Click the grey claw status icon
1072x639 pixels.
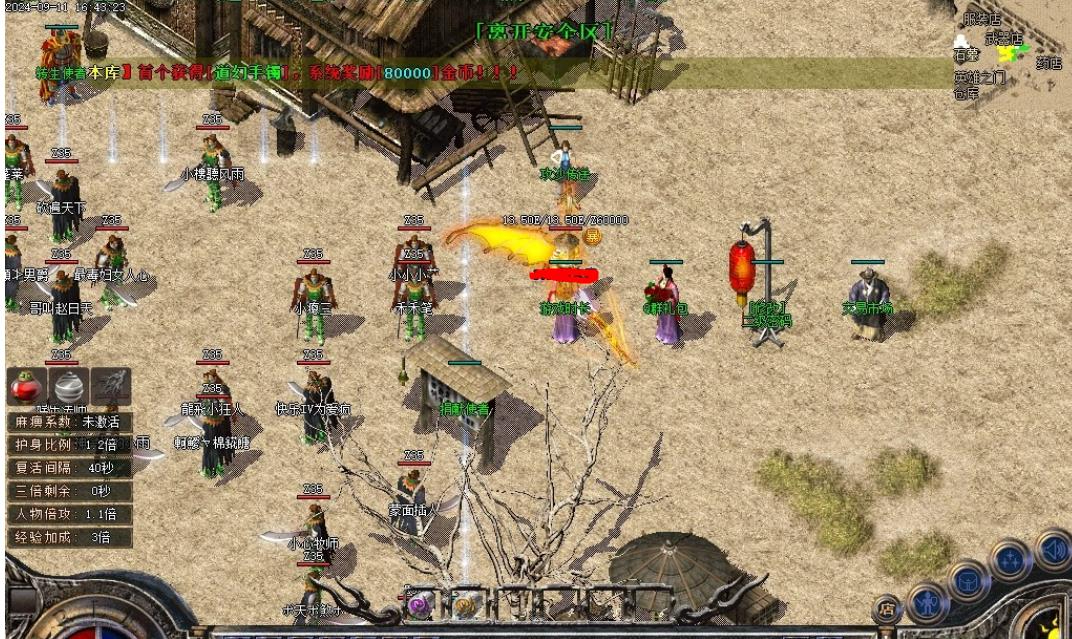111,386
